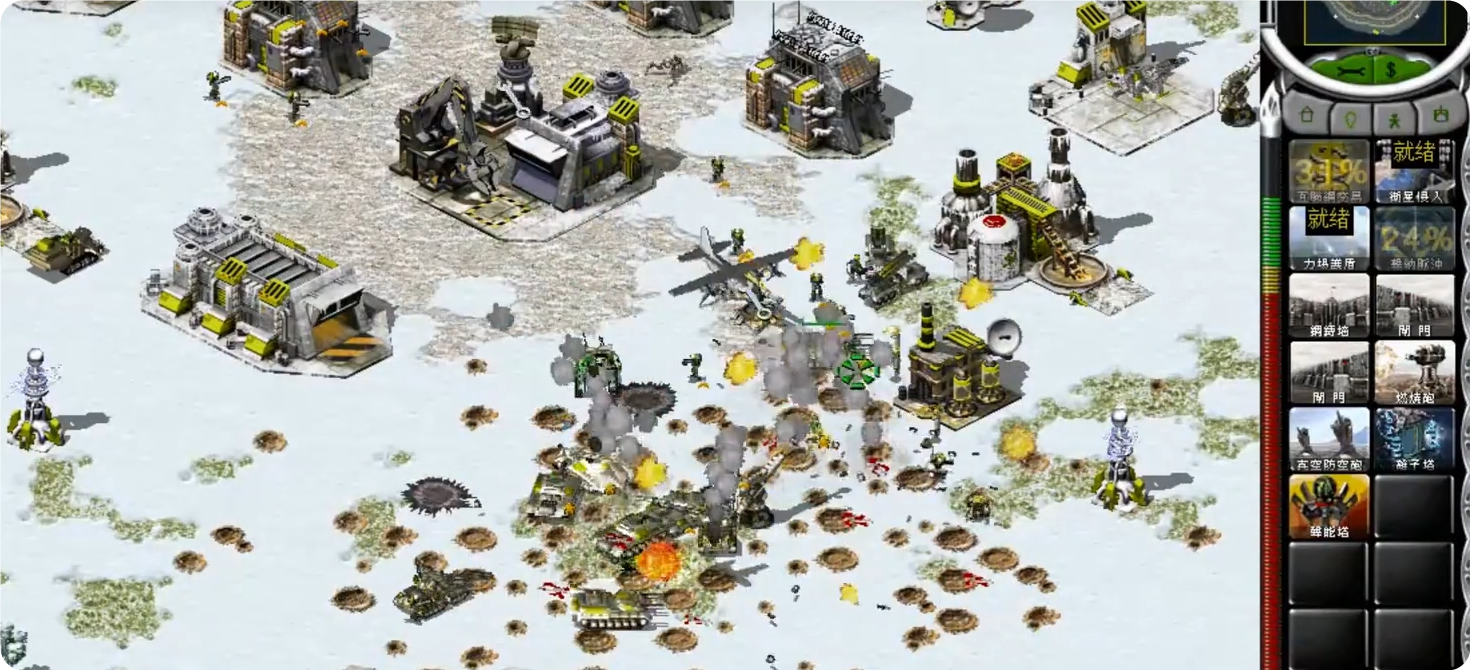Open the shield-icon defenses tab
This screenshot has width=1470, height=670.
coord(1350,115)
